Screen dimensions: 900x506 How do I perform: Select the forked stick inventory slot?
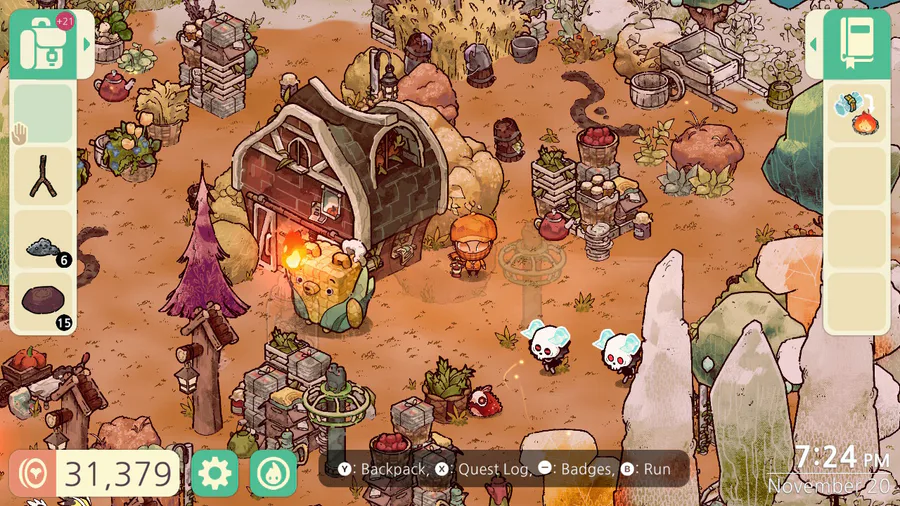[x=41, y=177]
